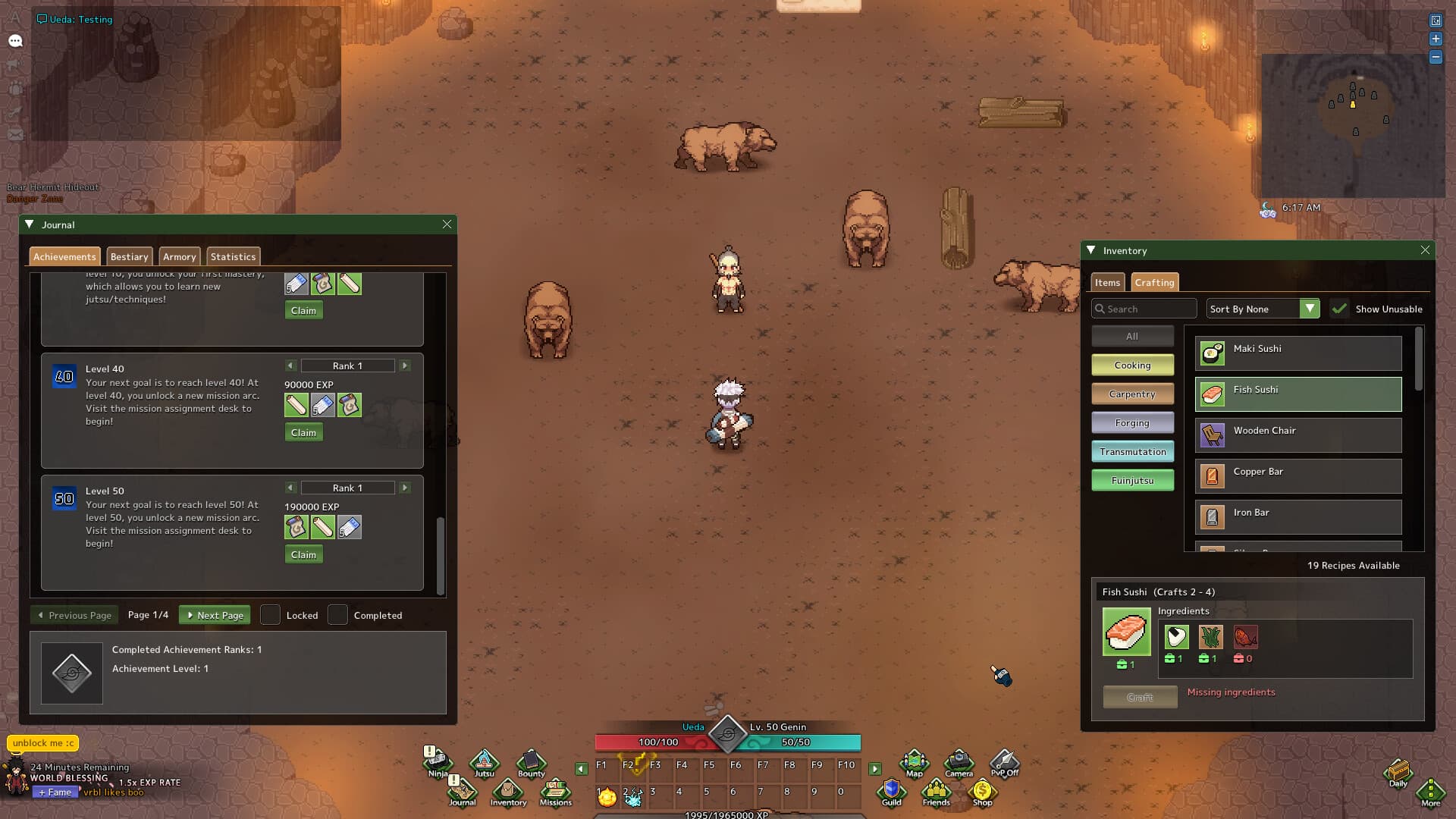Viewport: 1456px width, 819px height.
Task: Toggle the Show Unusable checkbox
Action: click(x=1341, y=309)
